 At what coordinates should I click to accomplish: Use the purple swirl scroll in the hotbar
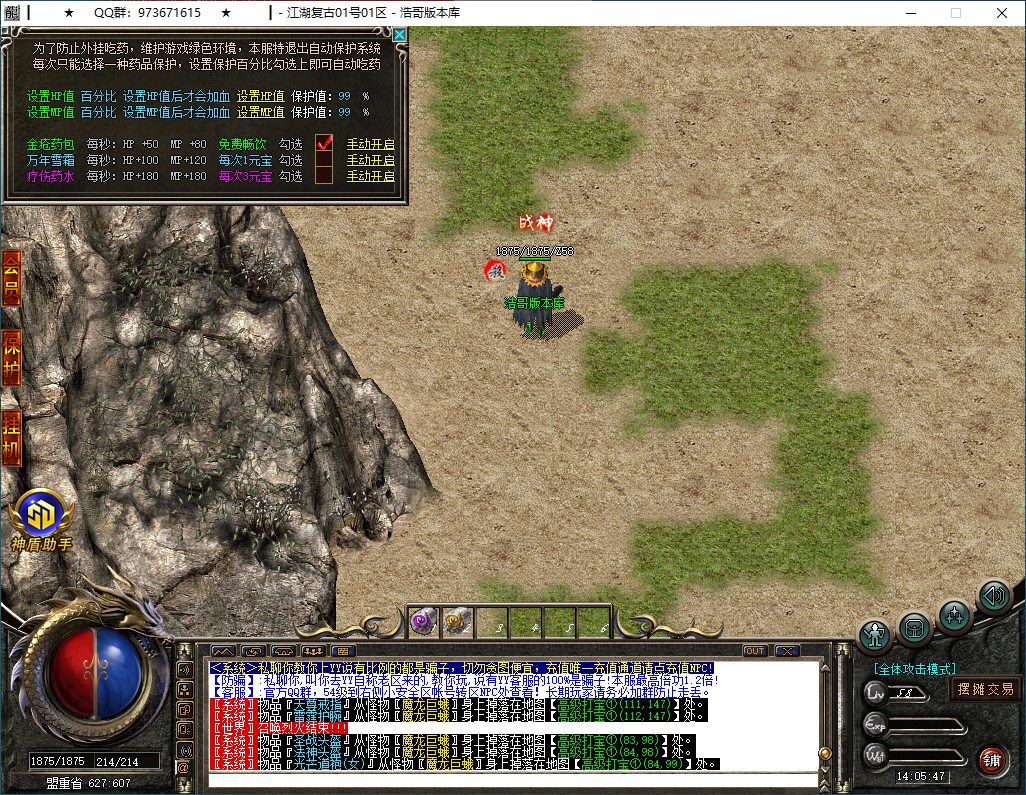coord(422,621)
